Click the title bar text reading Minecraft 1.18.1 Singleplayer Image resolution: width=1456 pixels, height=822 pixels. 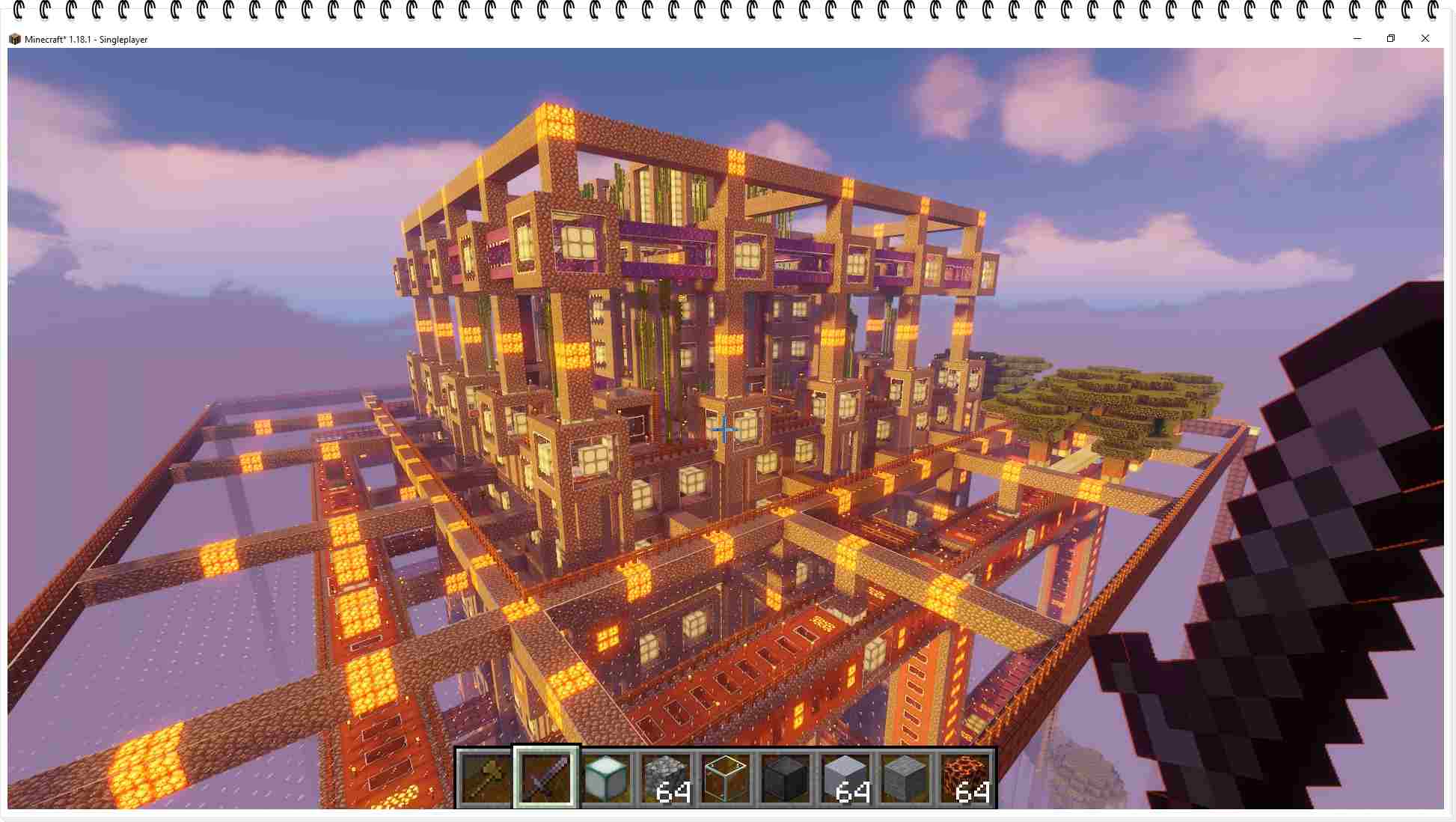click(x=87, y=39)
